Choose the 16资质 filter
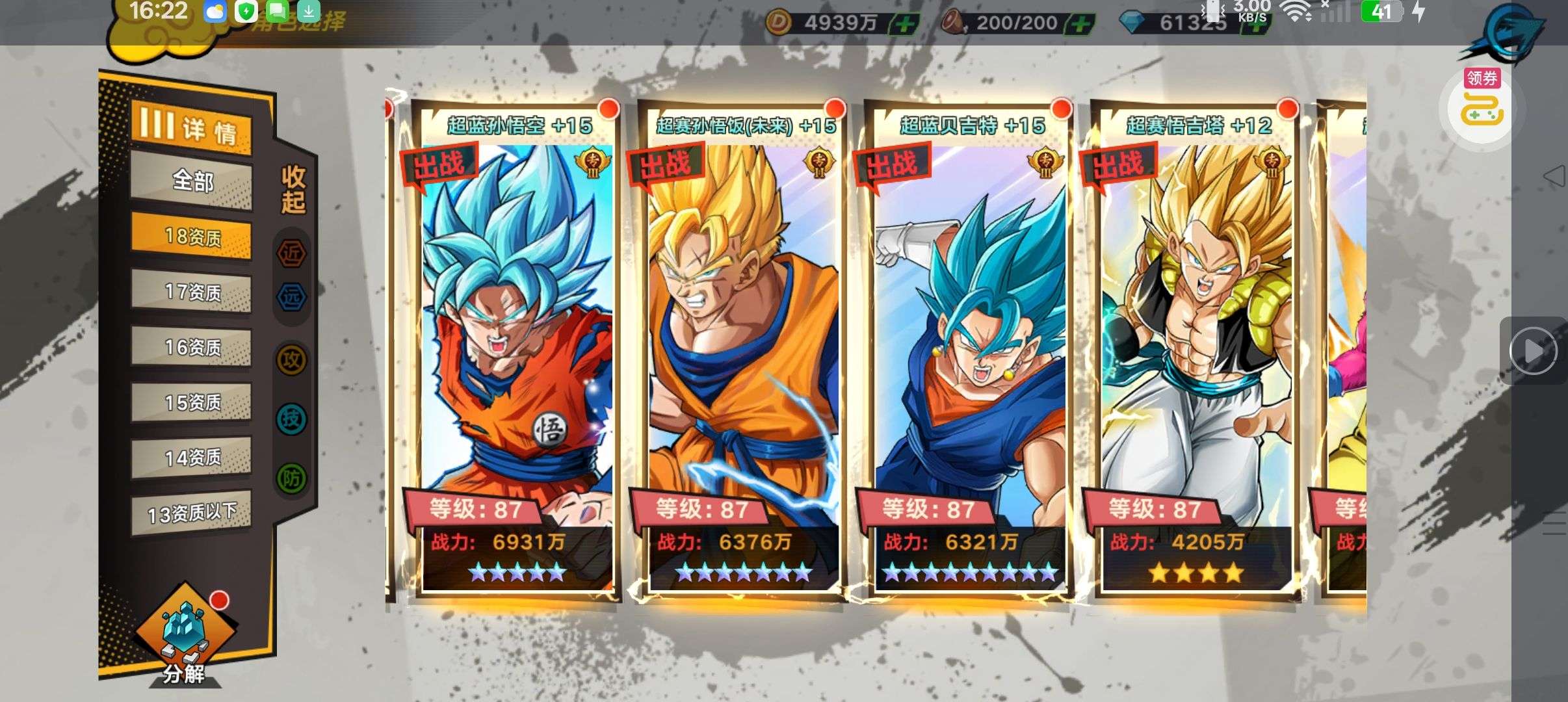Image resolution: width=1568 pixels, height=702 pixels. point(192,347)
